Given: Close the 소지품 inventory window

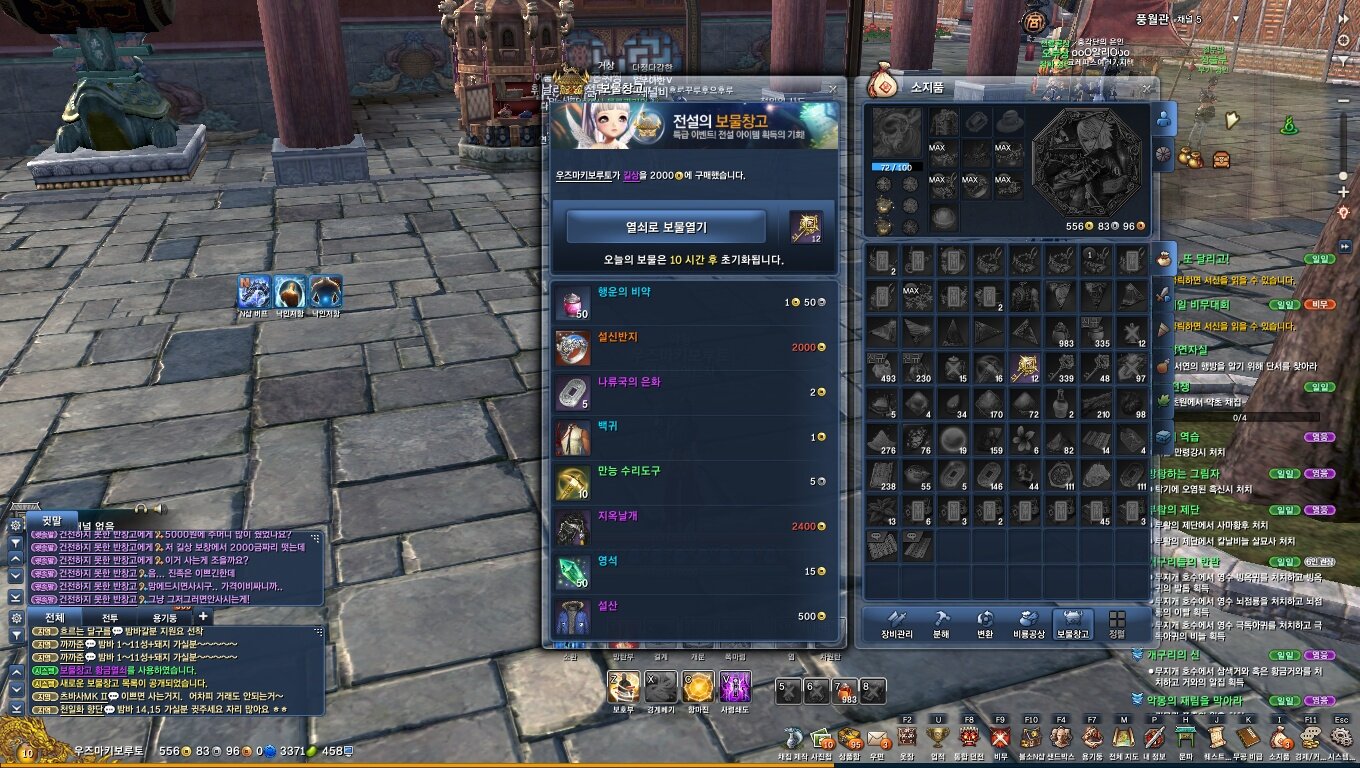Looking at the screenshot, I should [x=1146, y=88].
